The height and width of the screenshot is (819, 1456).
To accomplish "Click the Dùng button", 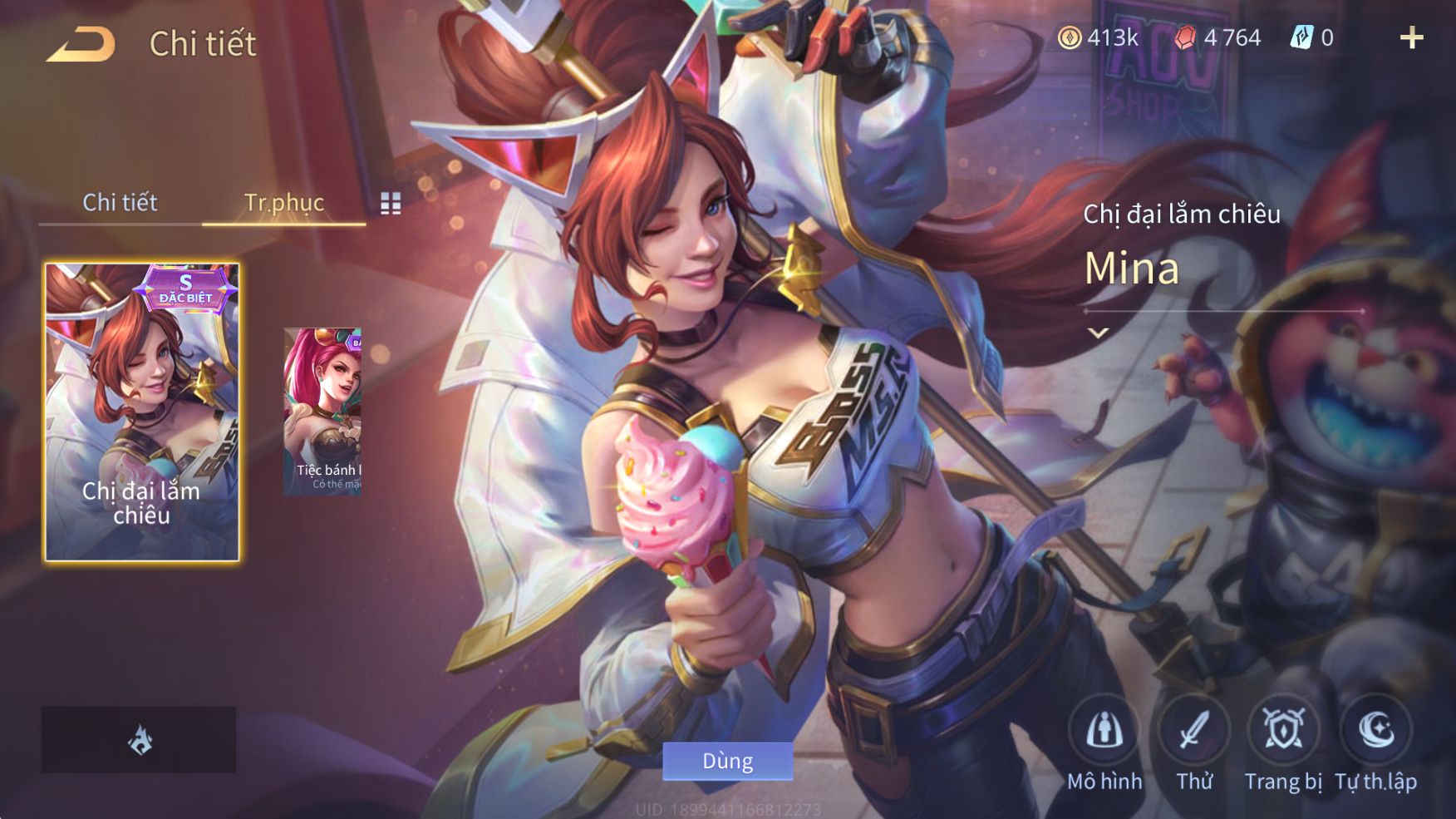I will 727,761.
